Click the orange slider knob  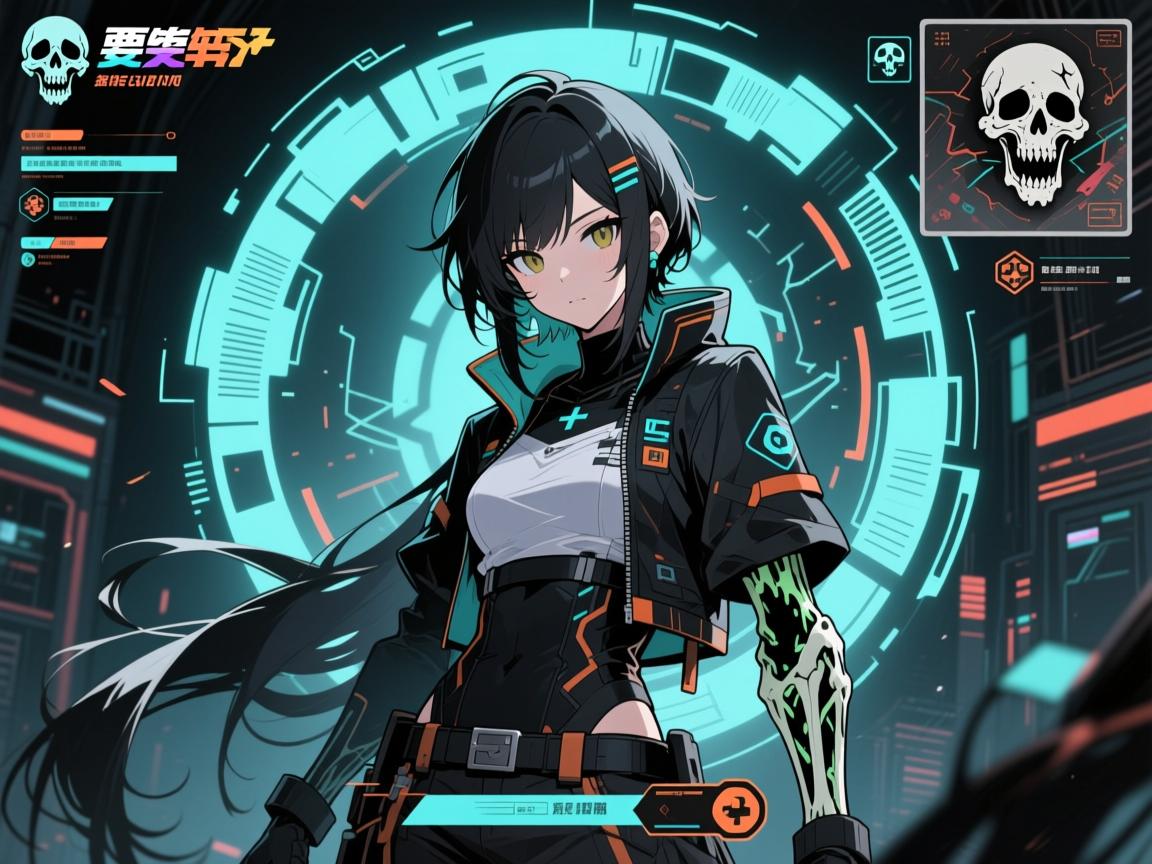[x=170, y=135]
